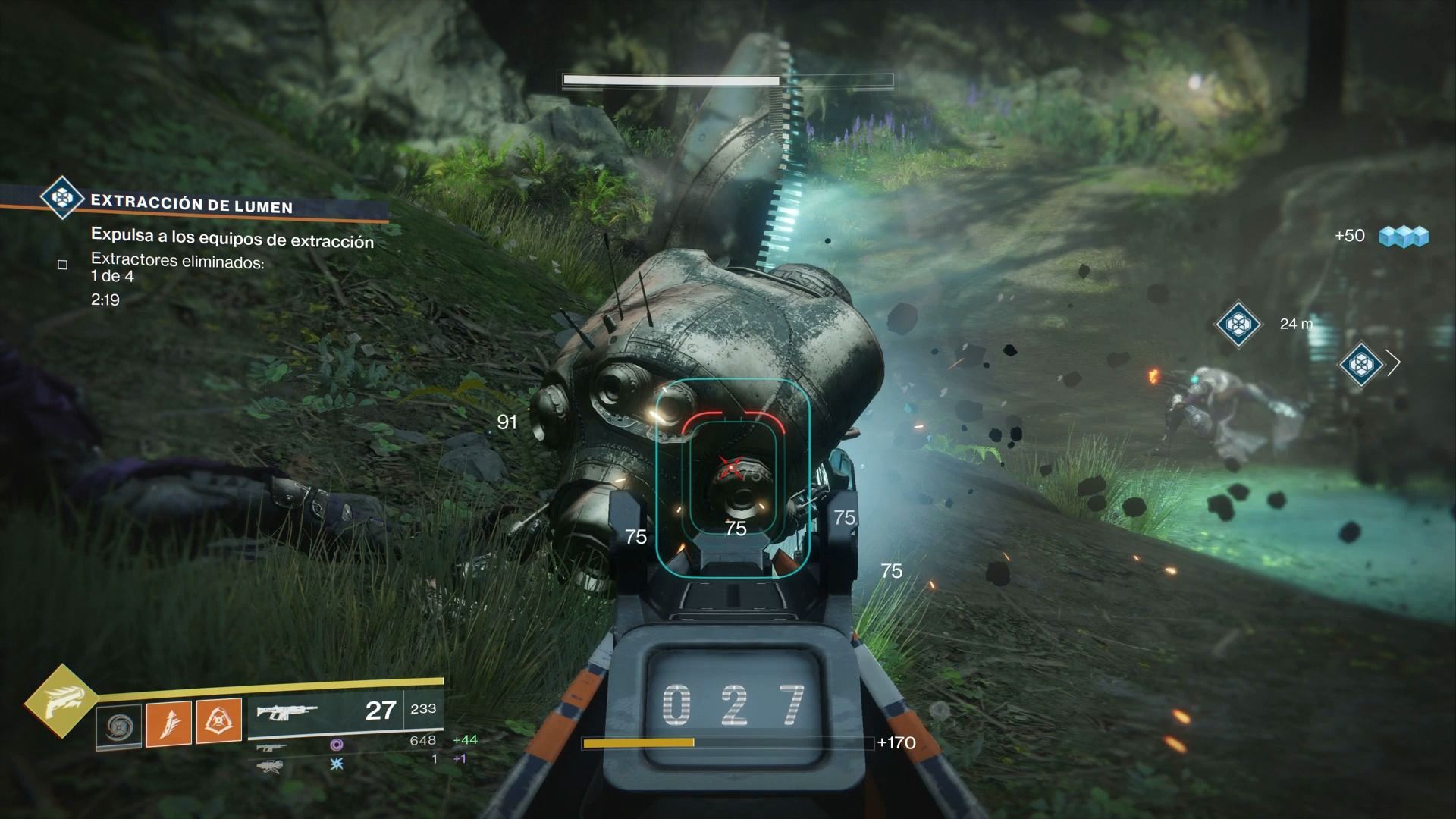Select the swirling grenade ability icon
The image size is (1456, 819).
pyautogui.click(x=120, y=726)
